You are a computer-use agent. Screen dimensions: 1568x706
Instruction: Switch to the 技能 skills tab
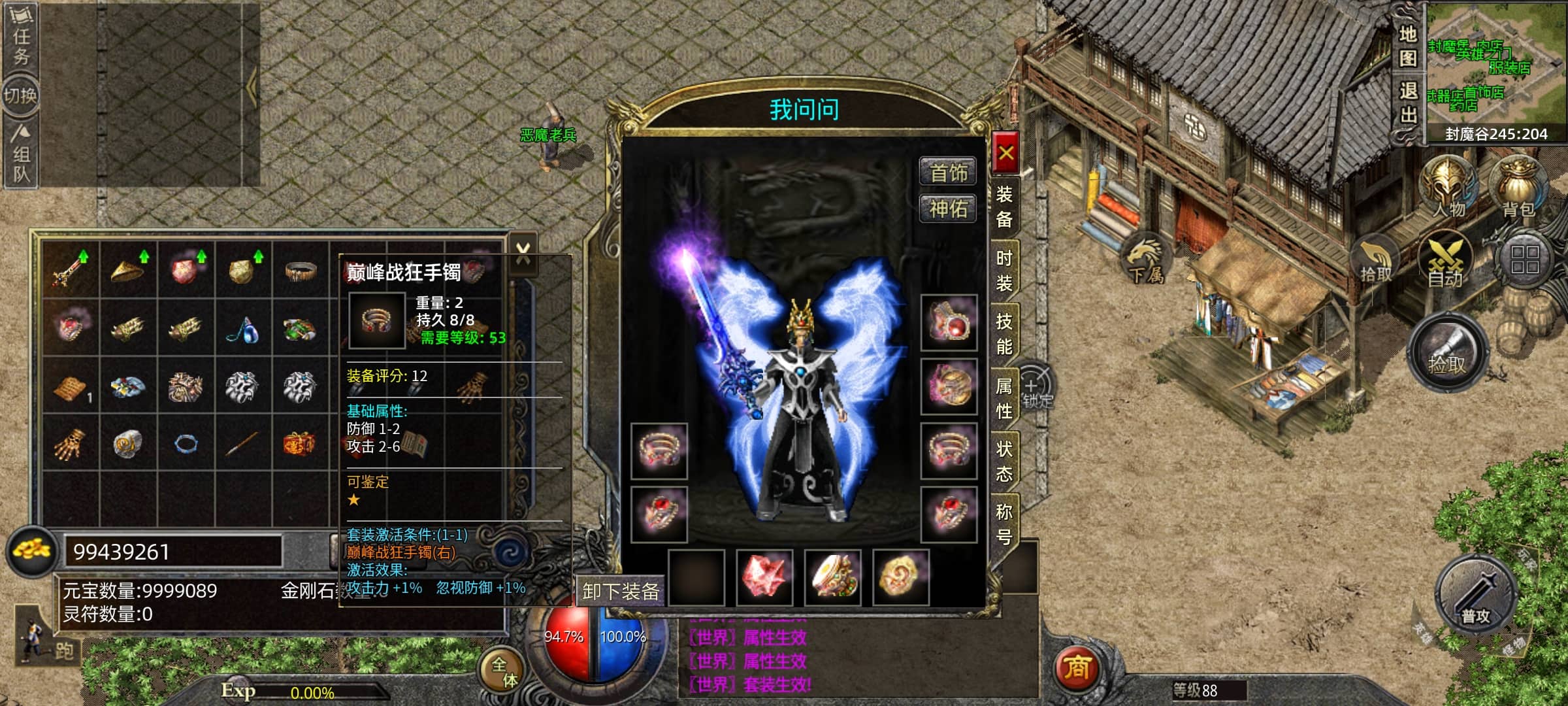tap(1004, 333)
